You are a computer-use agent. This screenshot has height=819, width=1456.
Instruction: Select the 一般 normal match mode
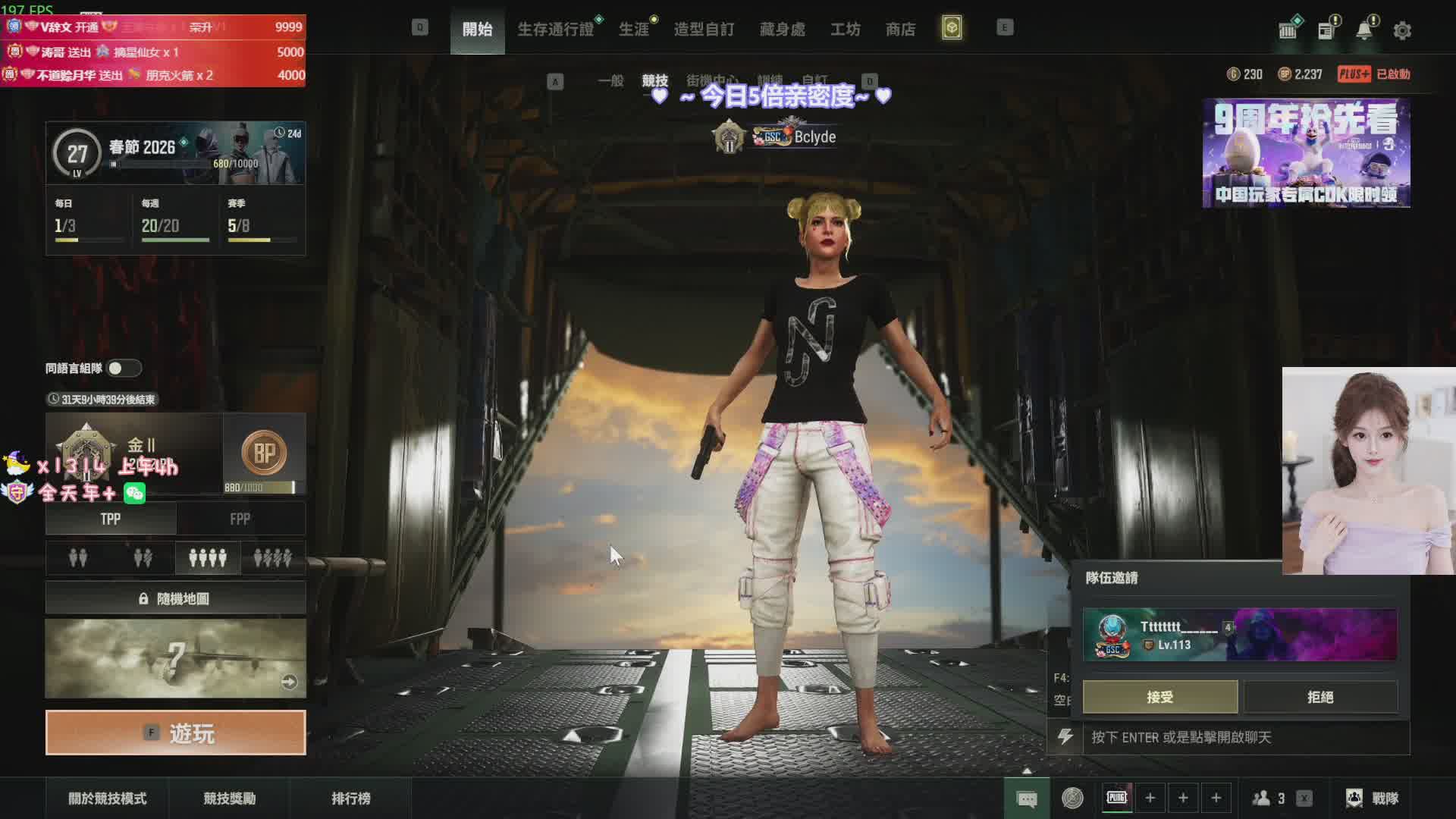(610, 80)
